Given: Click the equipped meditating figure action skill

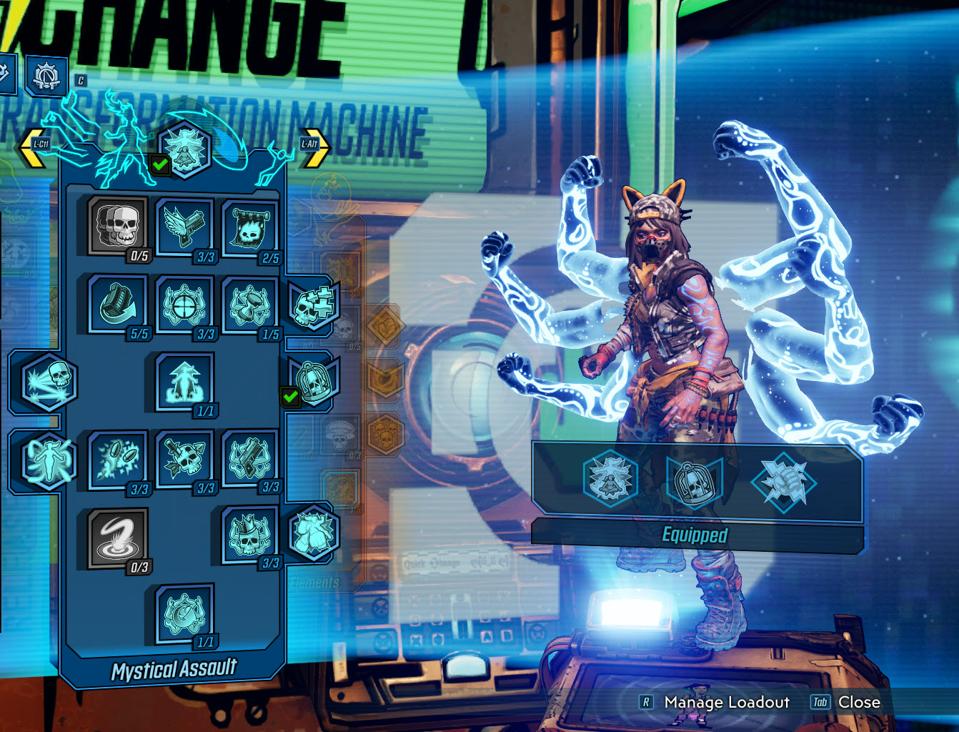Looking at the screenshot, I should [x=610, y=479].
